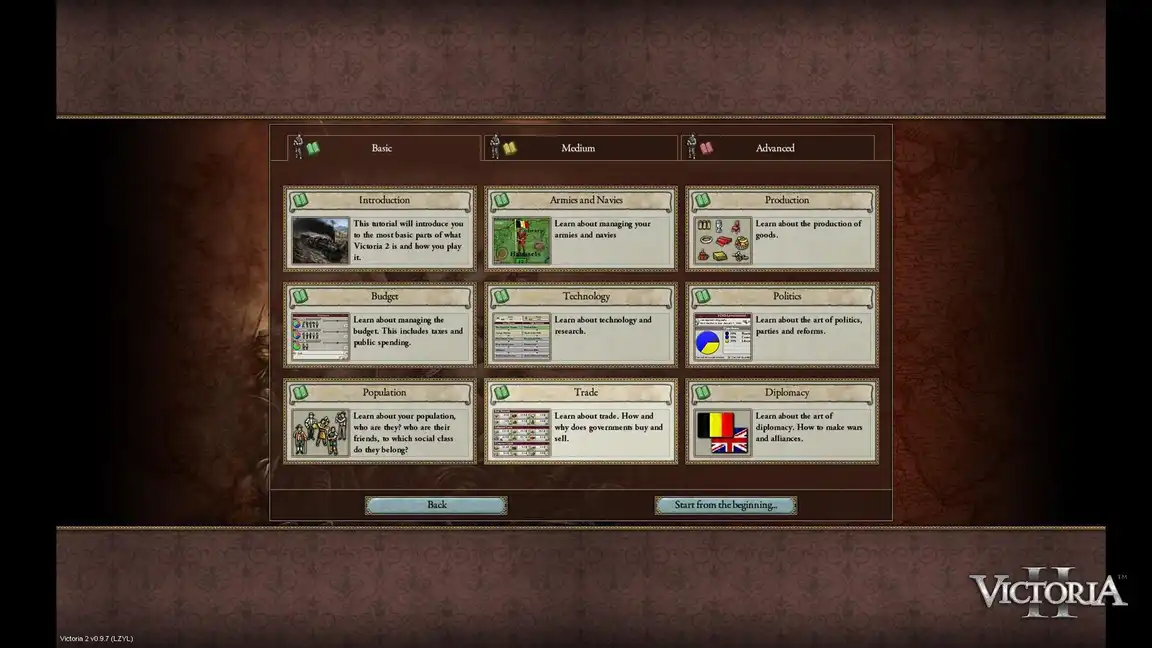Viewport: 1152px width, 648px height.
Task: Open the Politics tutorial
Action: (x=782, y=324)
